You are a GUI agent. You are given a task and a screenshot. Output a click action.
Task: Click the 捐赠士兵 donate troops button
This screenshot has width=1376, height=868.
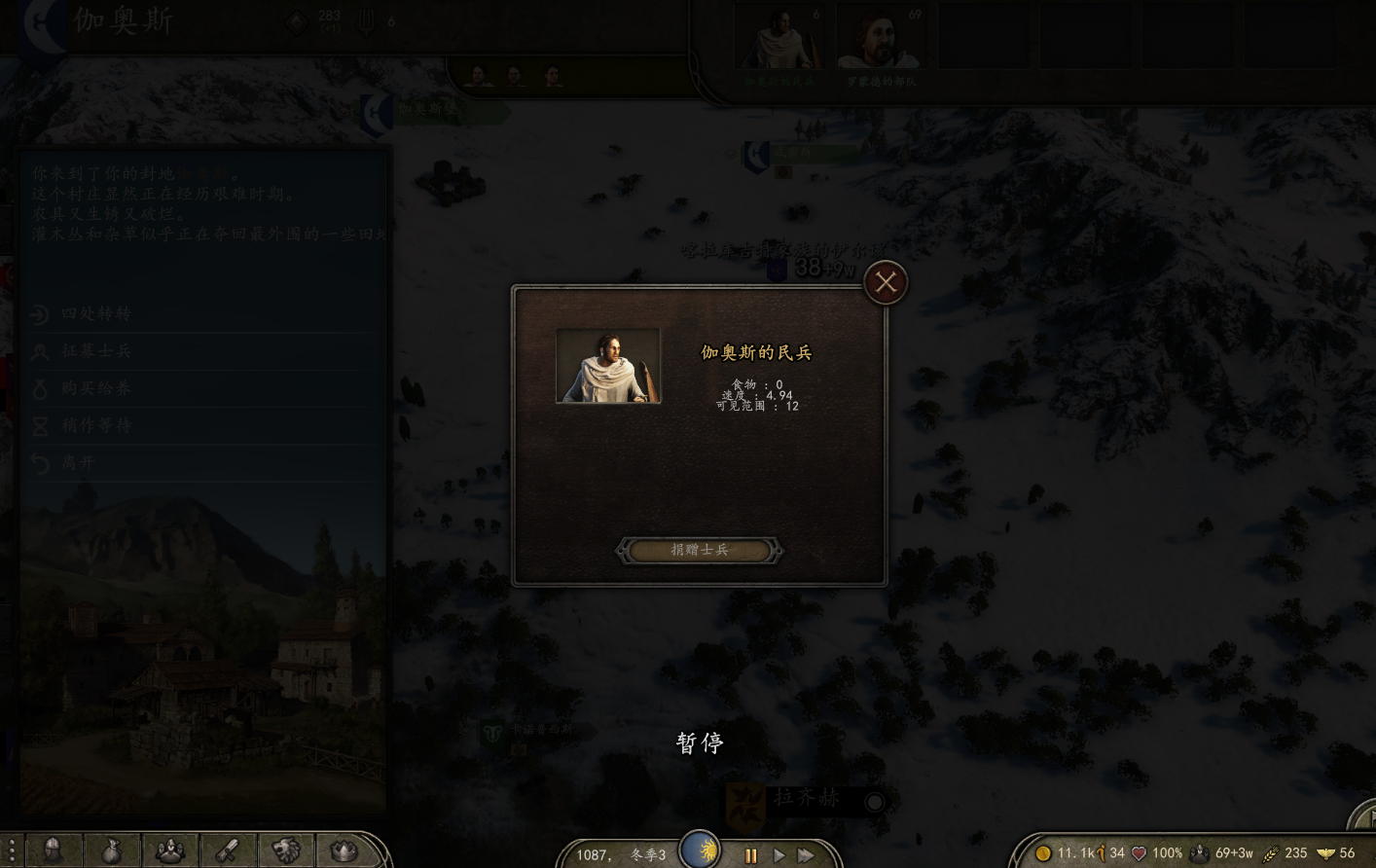[699, 551]
